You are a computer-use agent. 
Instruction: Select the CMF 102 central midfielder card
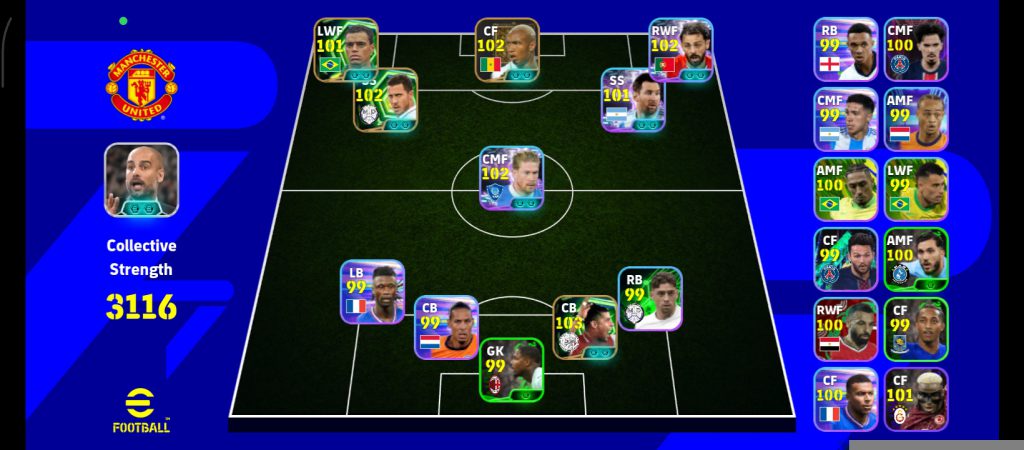pyautogui.click(x=511, y=178)
